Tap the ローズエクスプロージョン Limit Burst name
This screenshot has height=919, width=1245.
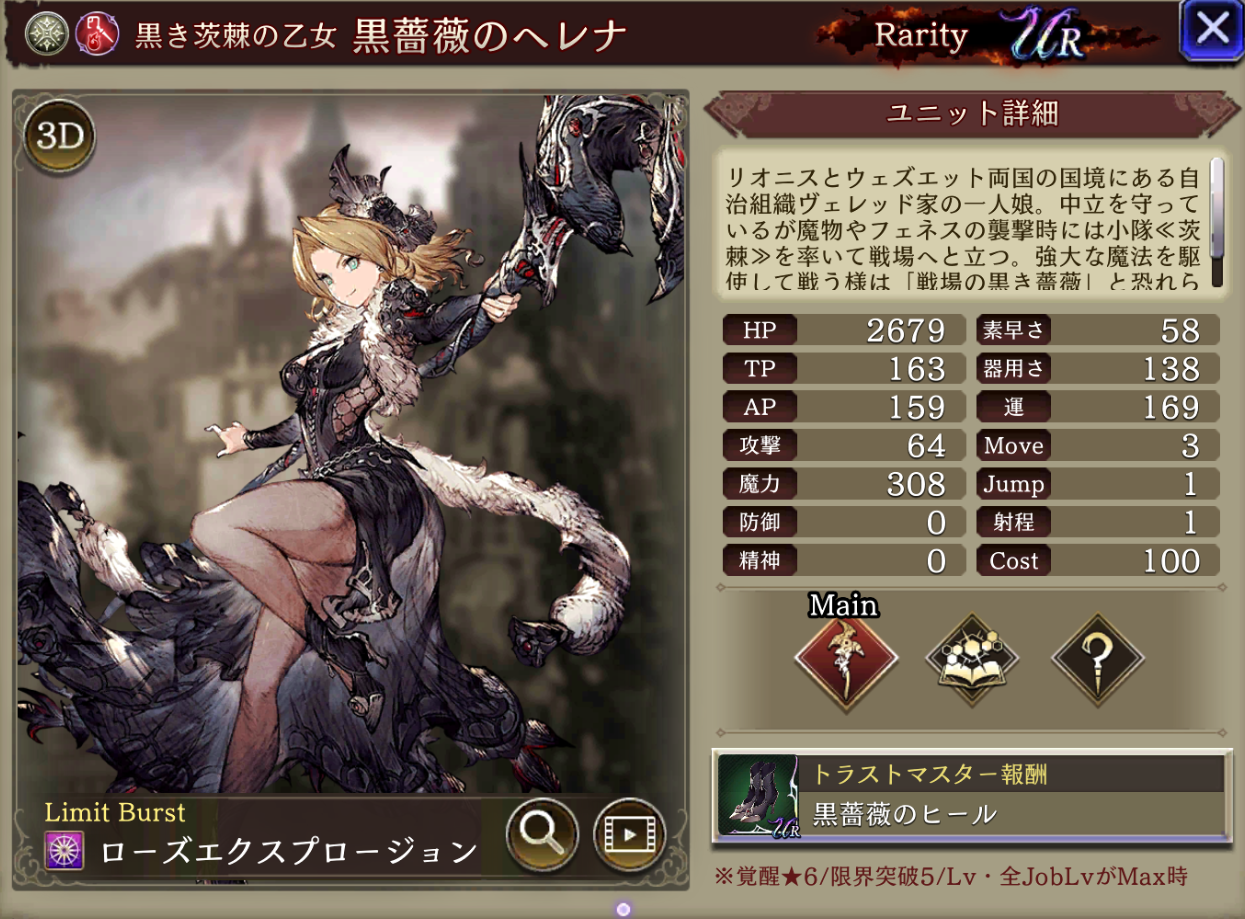pos(288,851)
